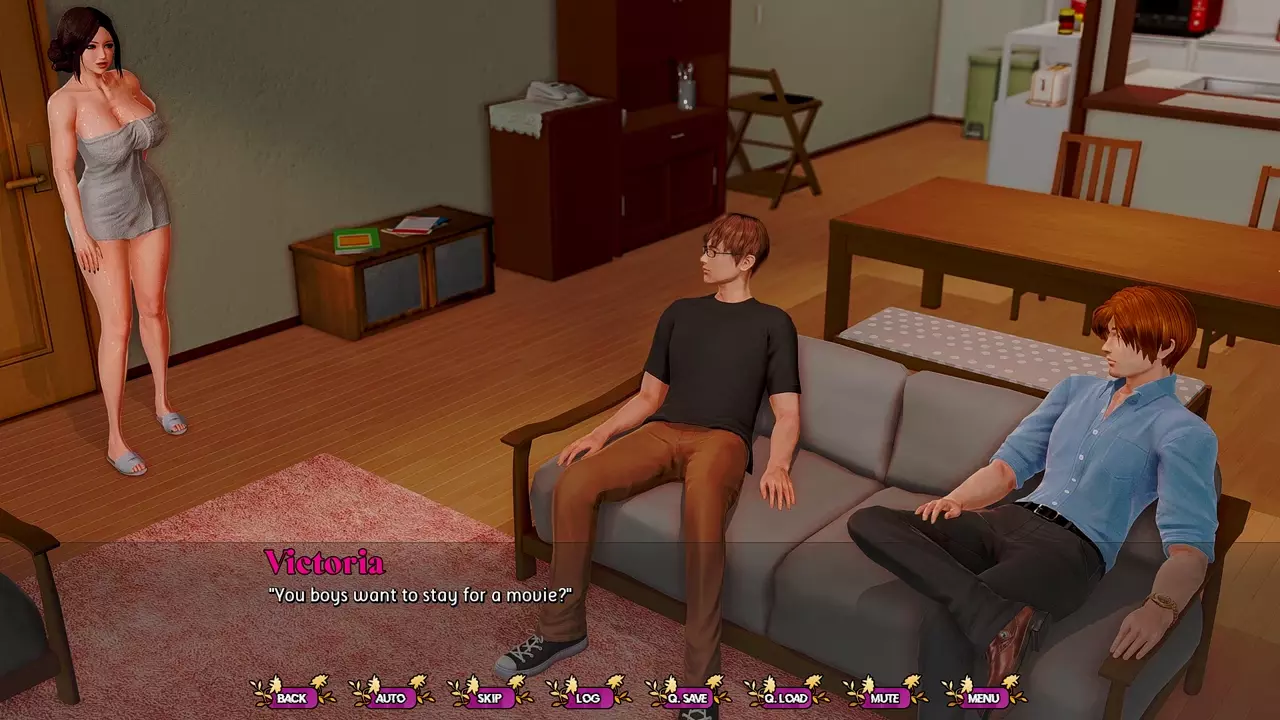The image size is (1280, 720).
Task: Enable AUTO dialogue advance
Action: (x=391, y=697)
